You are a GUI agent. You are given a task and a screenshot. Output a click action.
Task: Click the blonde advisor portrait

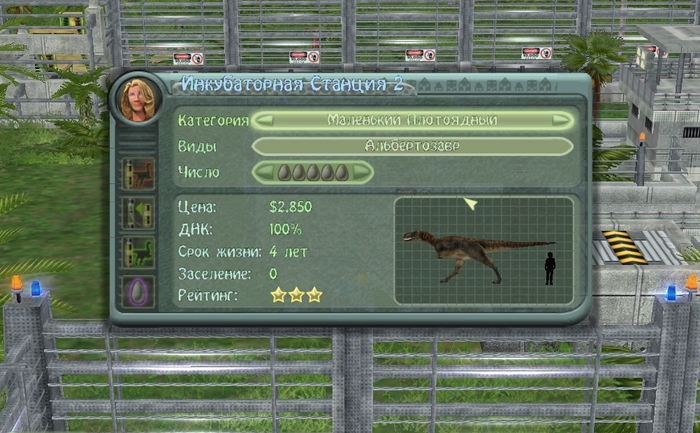coord(135,98)
